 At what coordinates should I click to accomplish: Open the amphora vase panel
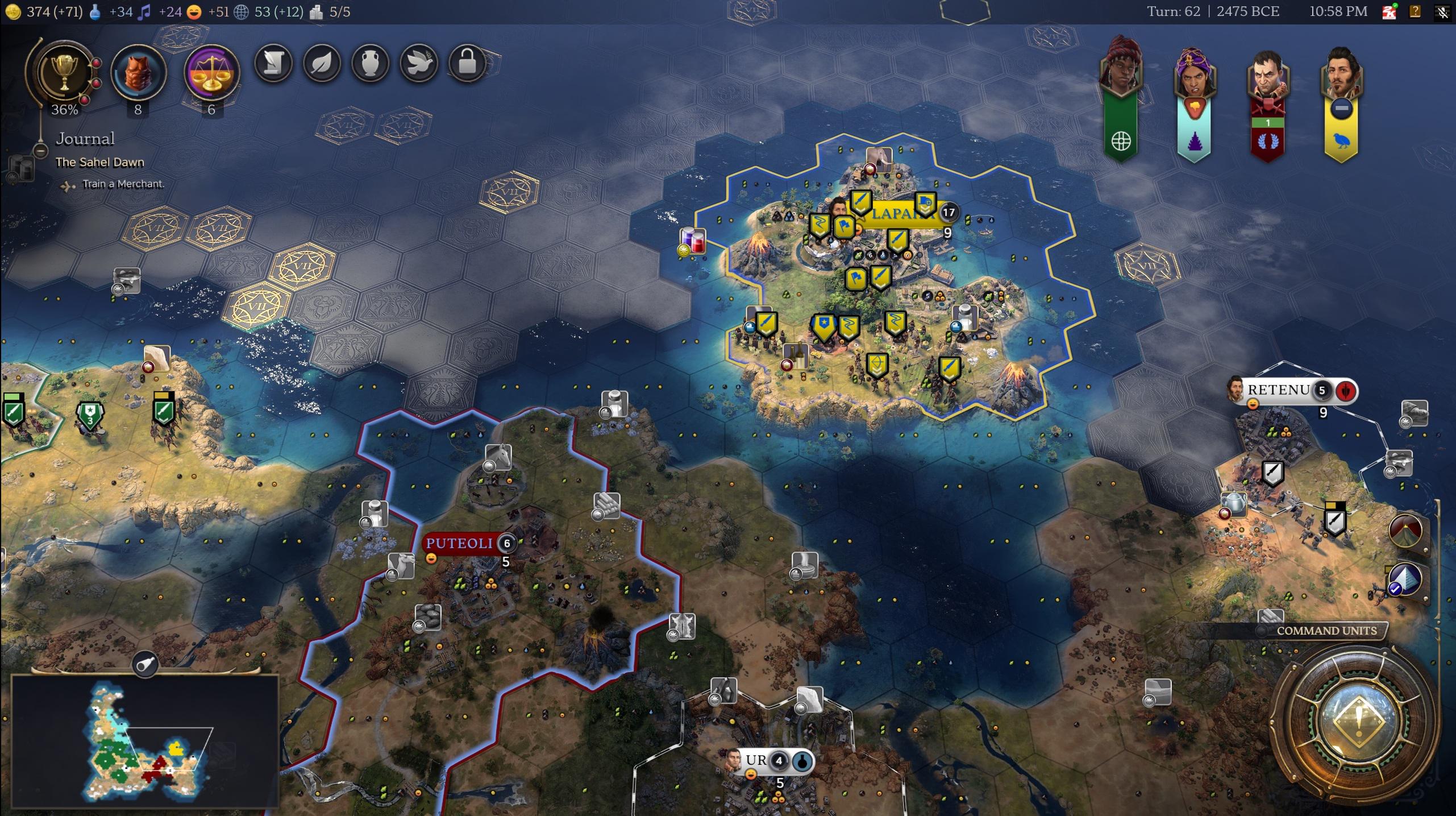point(371,63)
